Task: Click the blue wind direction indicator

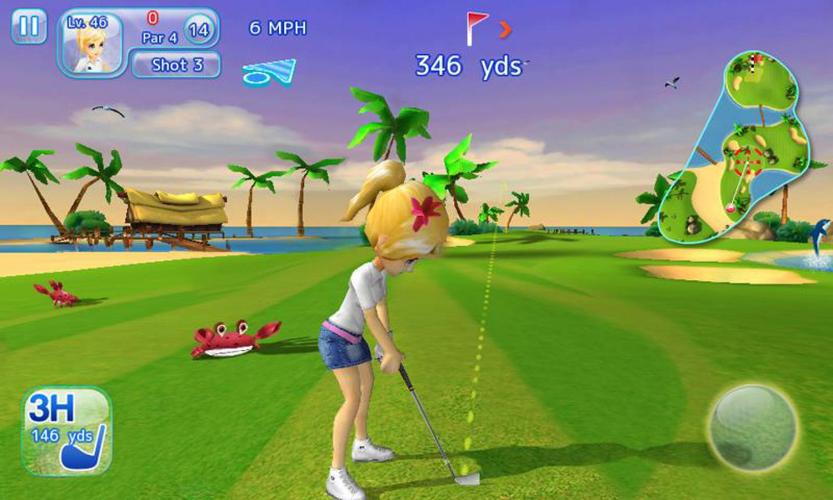Action: pos(270,71)
